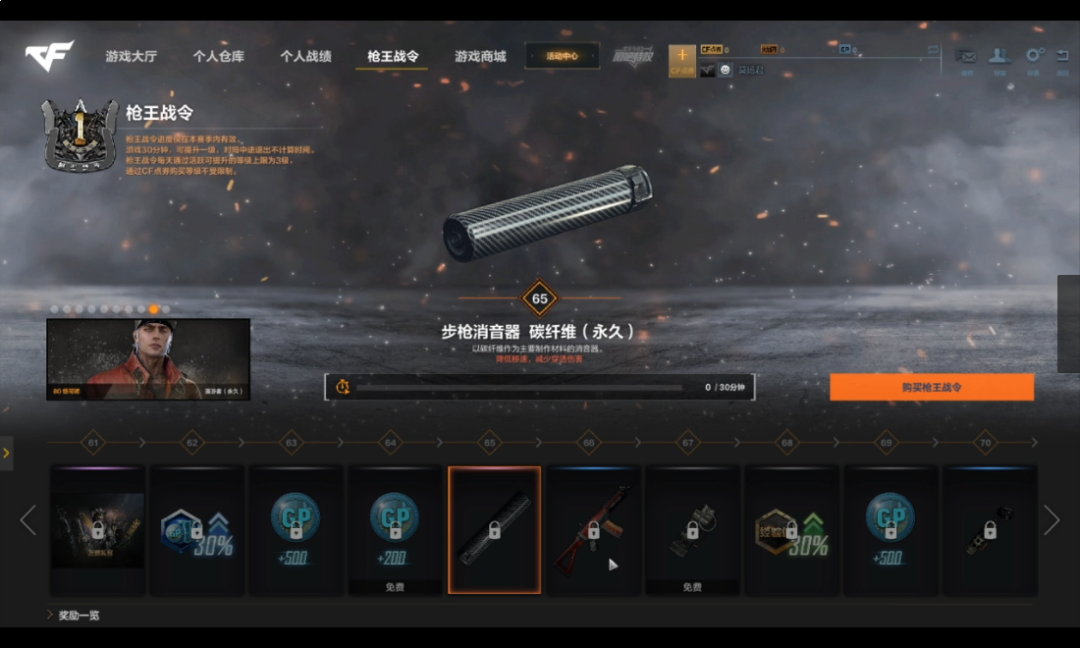Image resolution: width=1080 pixels, height=648 pixels.
Task: Open the friends list icon
Action: click(x=998, y=57)
